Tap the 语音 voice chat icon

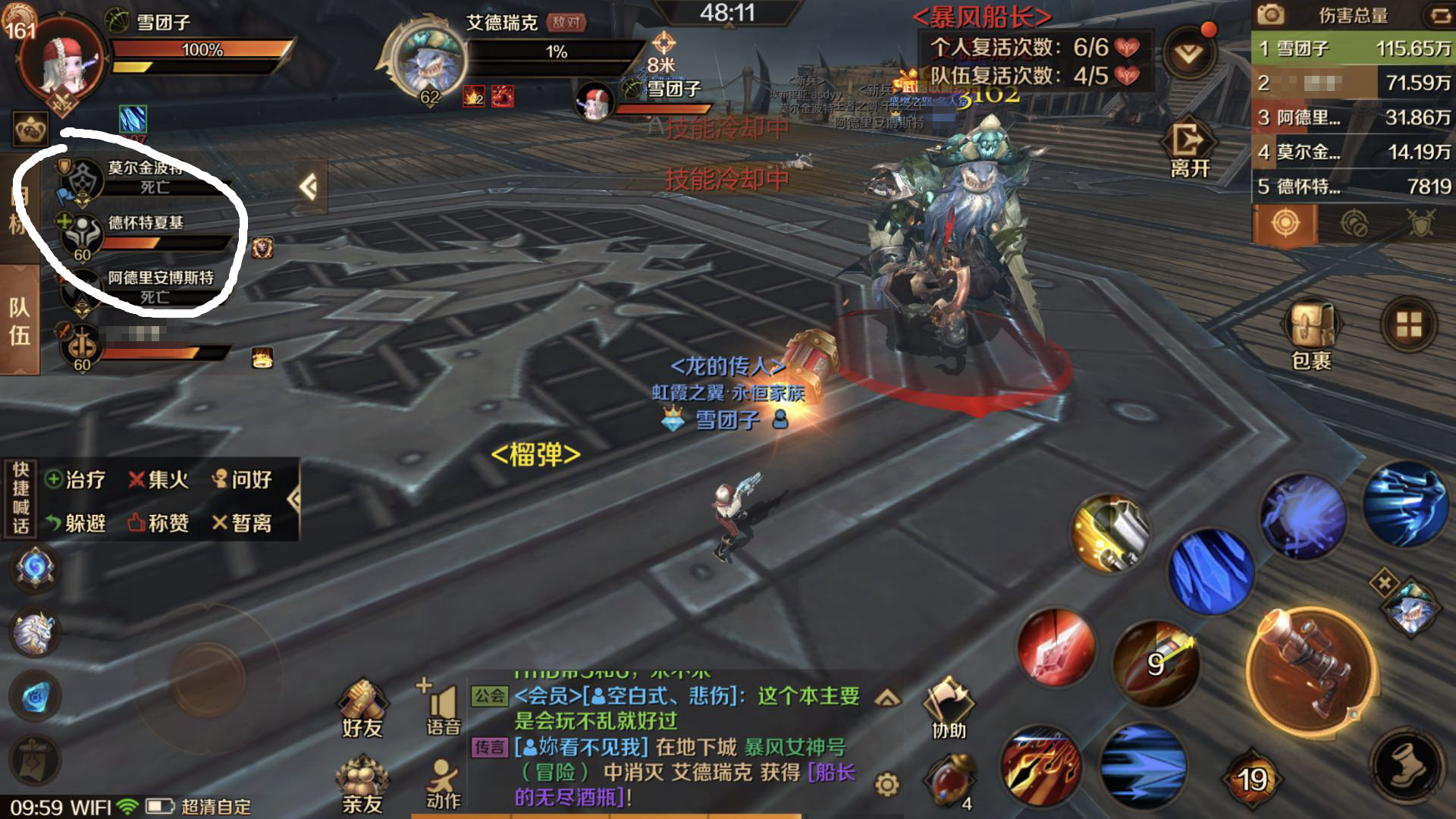tap(444, 705)
